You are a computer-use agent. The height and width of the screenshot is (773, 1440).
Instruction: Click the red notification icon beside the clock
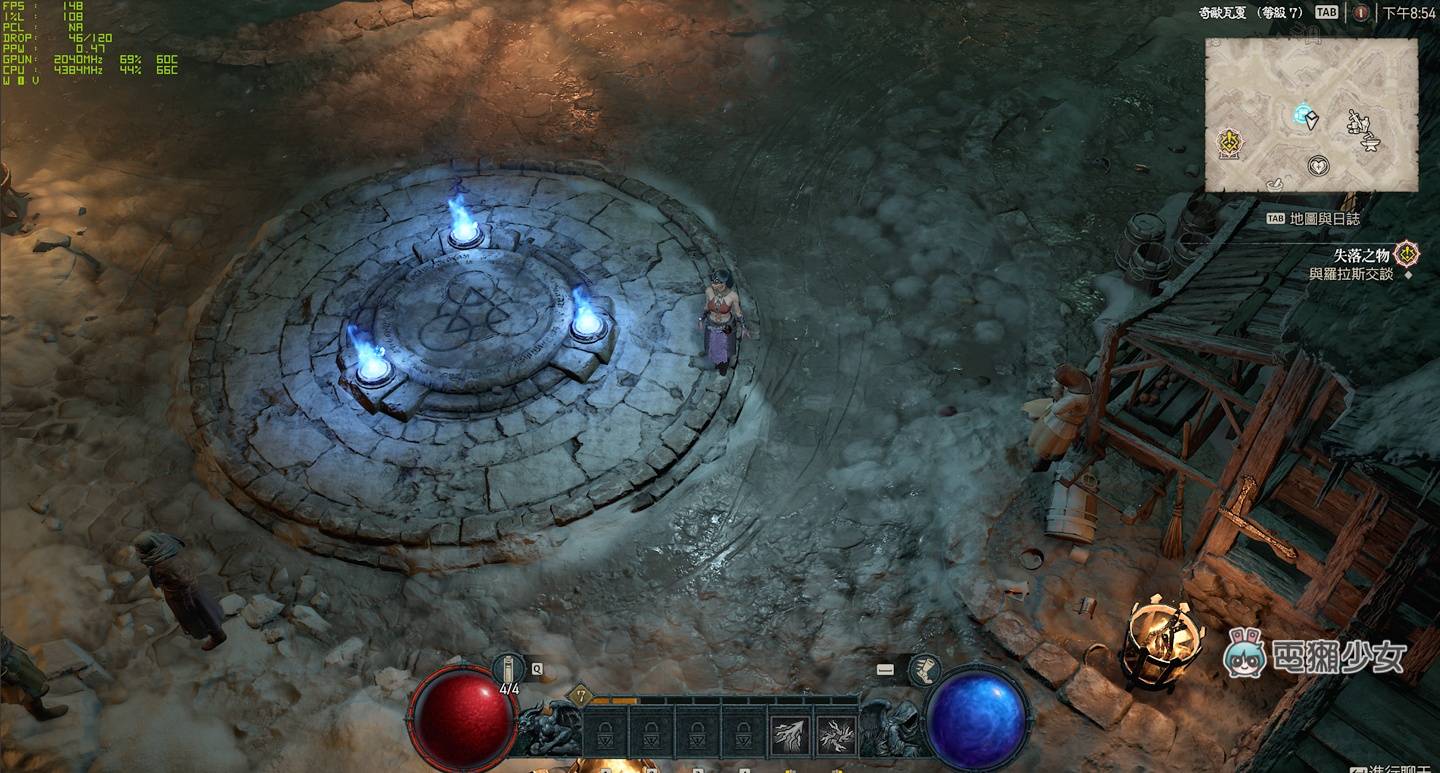(x=1361, y=13)
